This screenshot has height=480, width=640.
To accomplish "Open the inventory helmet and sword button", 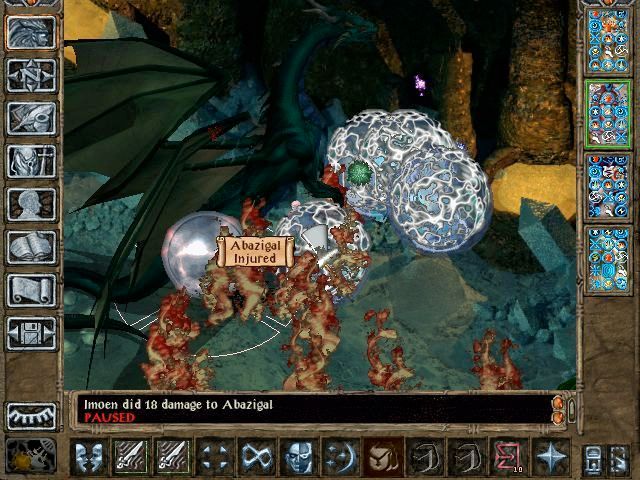I will point(32,161).
